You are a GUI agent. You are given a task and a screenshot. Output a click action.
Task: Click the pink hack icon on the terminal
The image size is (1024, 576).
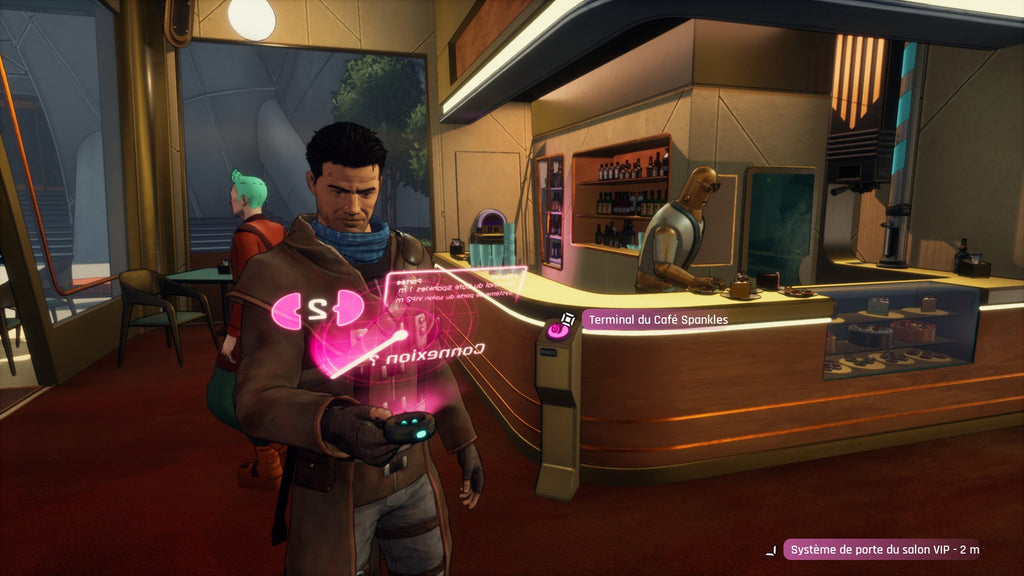coord(555,328)
